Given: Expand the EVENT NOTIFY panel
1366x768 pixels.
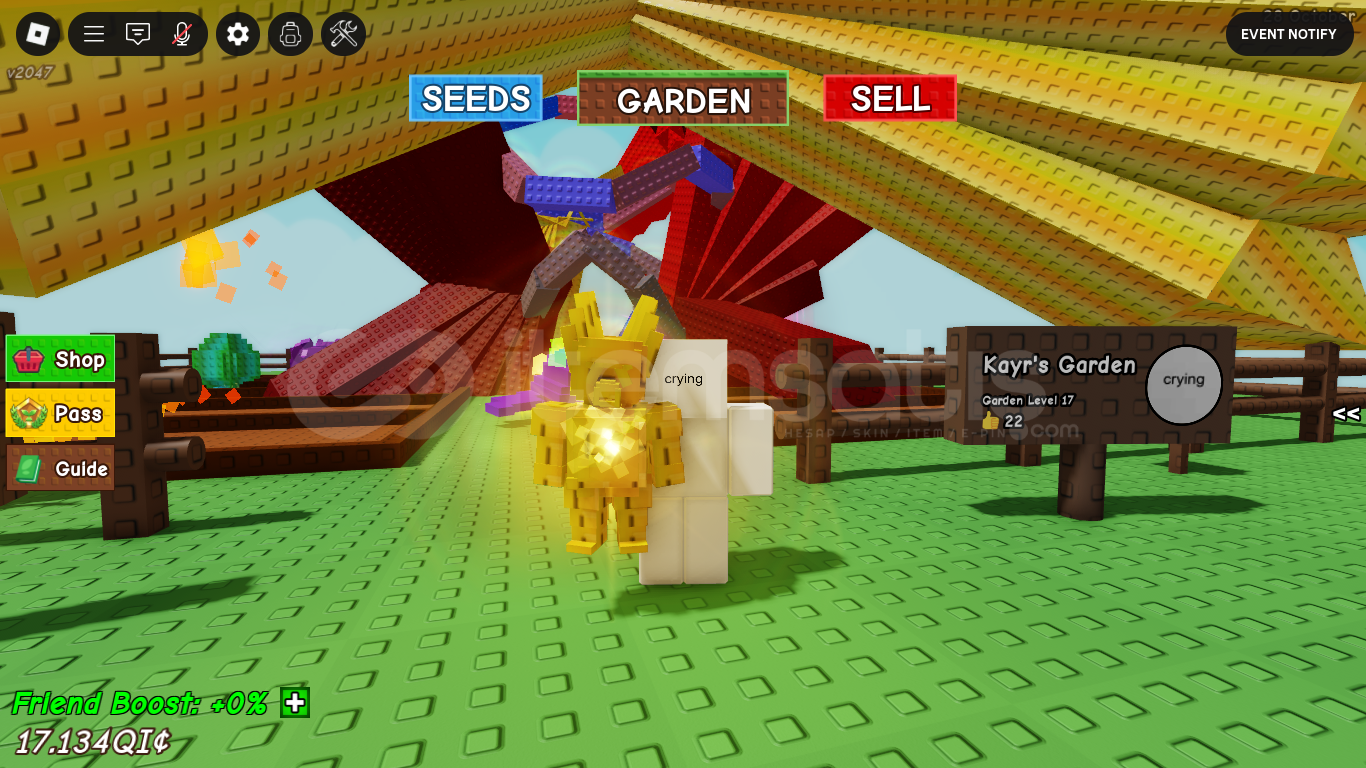Looking at the screenshot, I should (1288, 33).
